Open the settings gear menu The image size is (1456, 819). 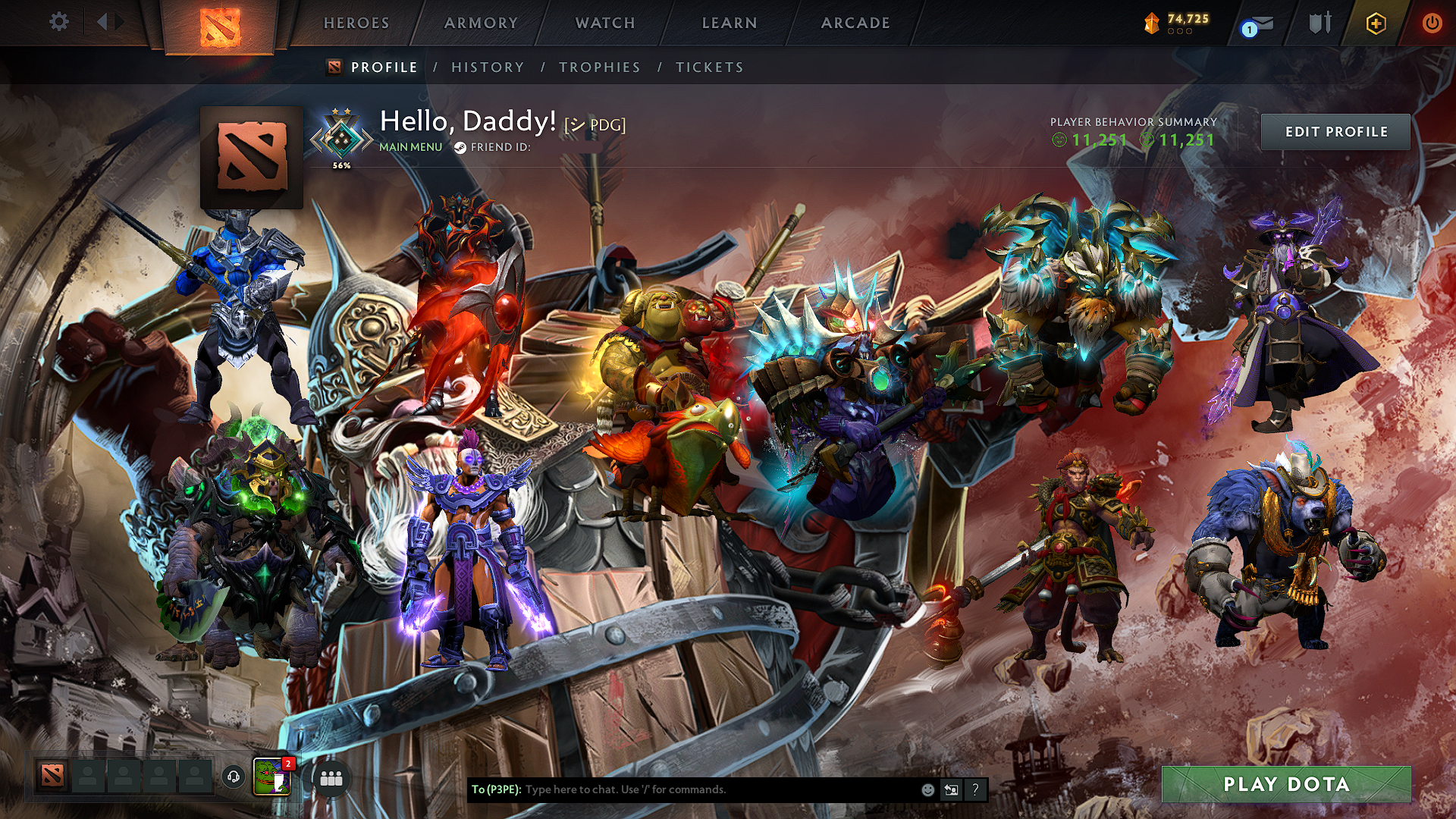click(x=59, y=22)
